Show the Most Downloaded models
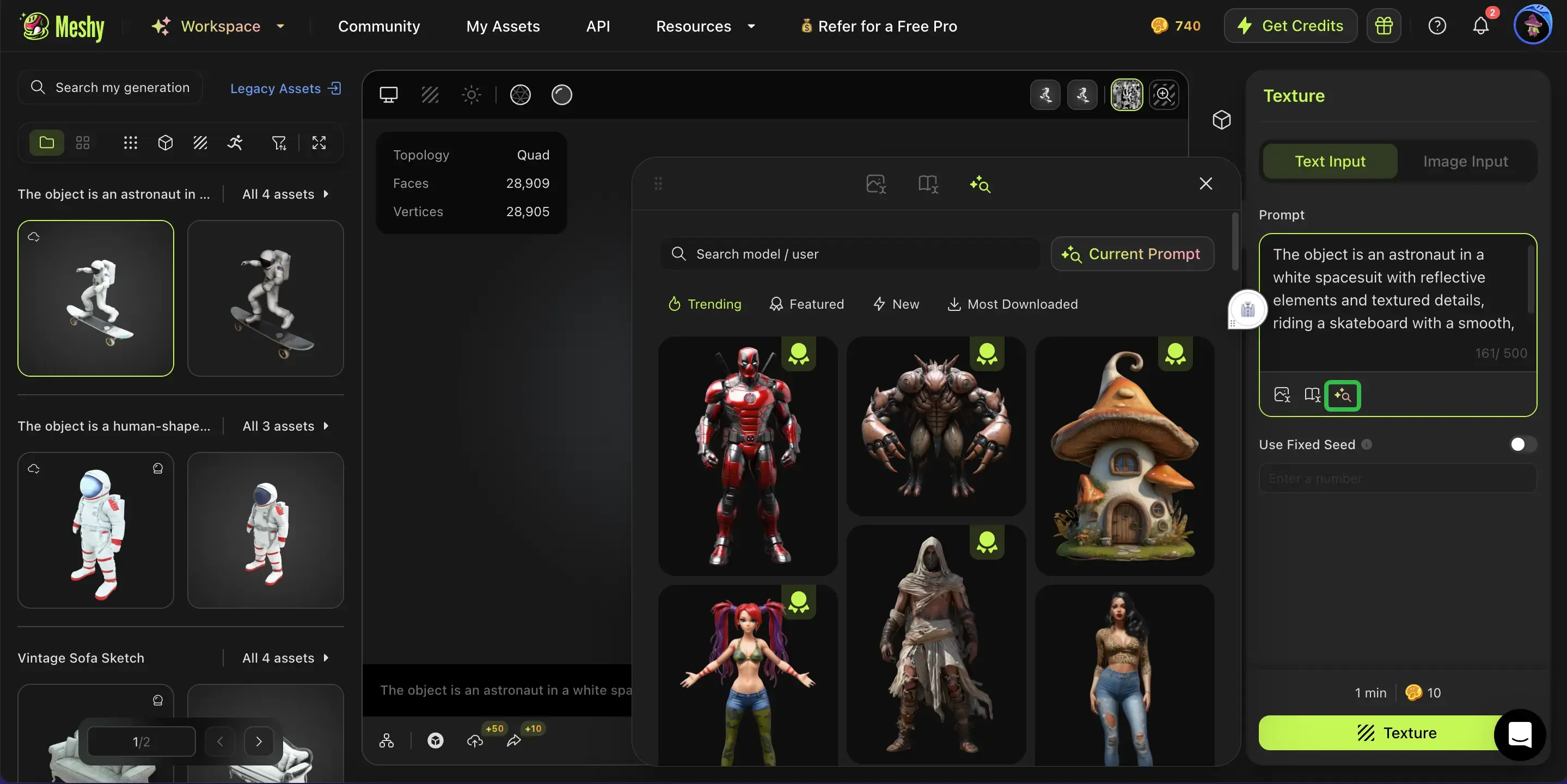The width and height of the screenshot is (1567, 784). (1012, 304)
